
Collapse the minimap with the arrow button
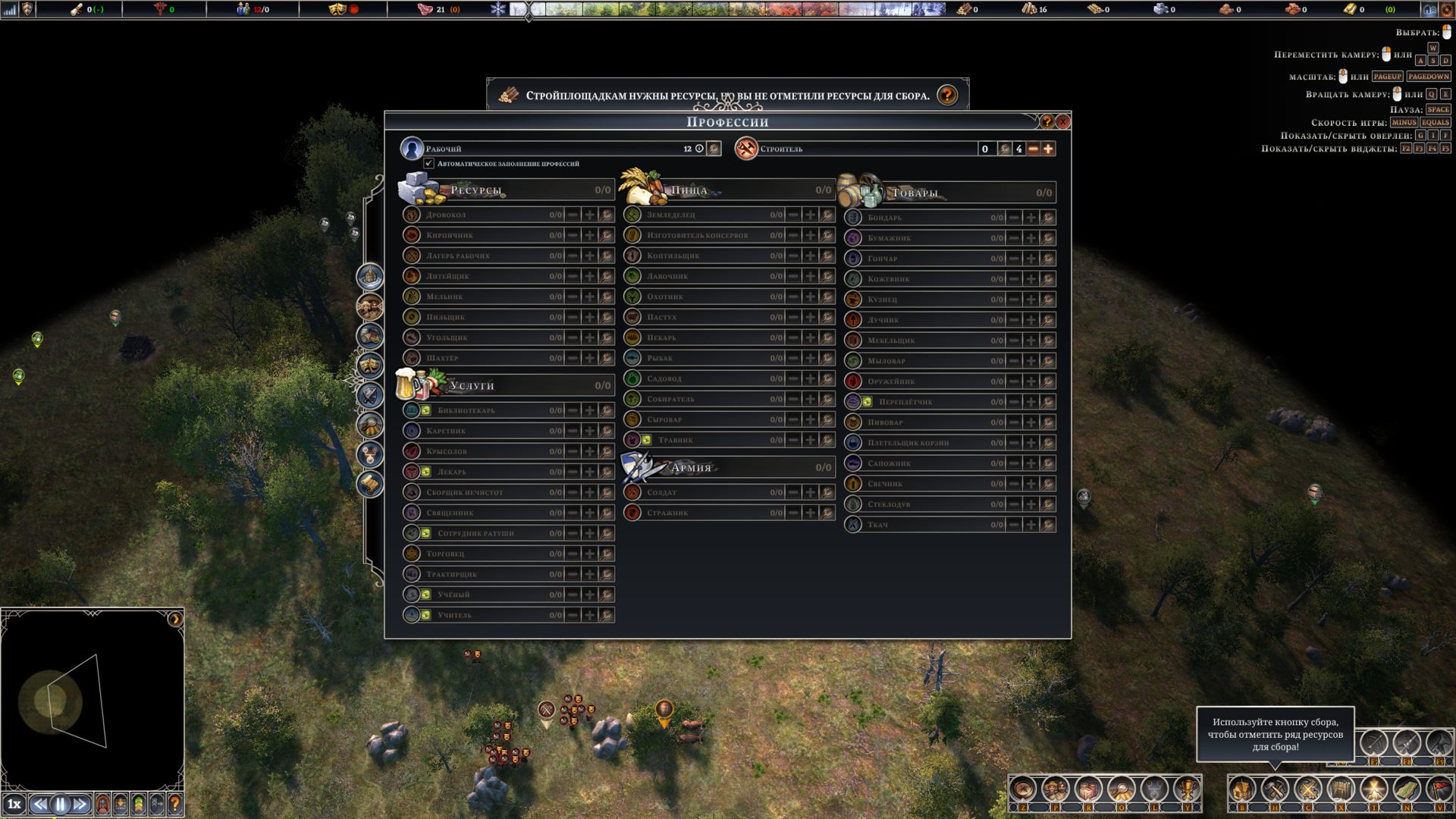point(174,619)
